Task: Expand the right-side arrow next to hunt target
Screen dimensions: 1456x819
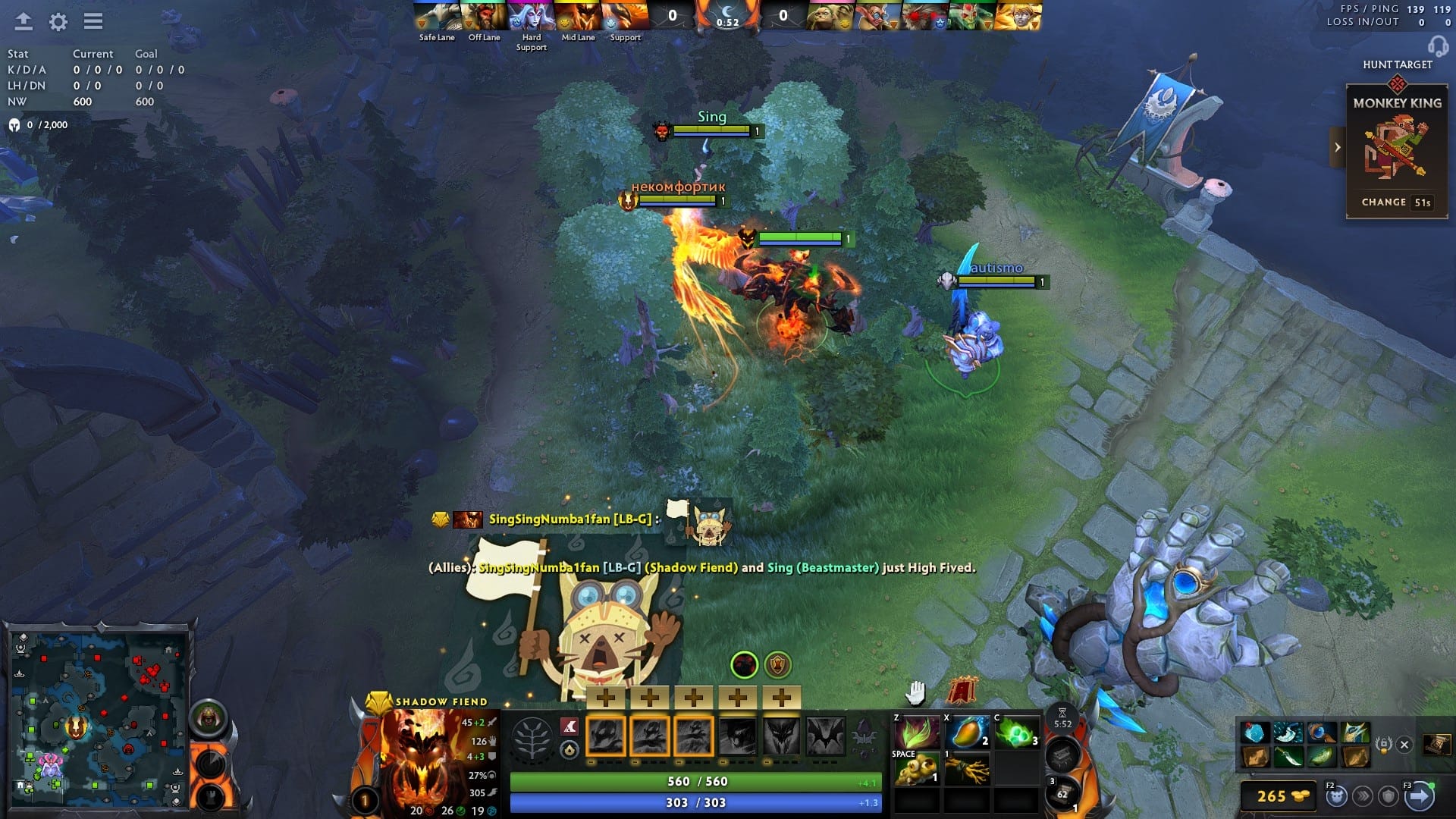Action: point(1337,146)
